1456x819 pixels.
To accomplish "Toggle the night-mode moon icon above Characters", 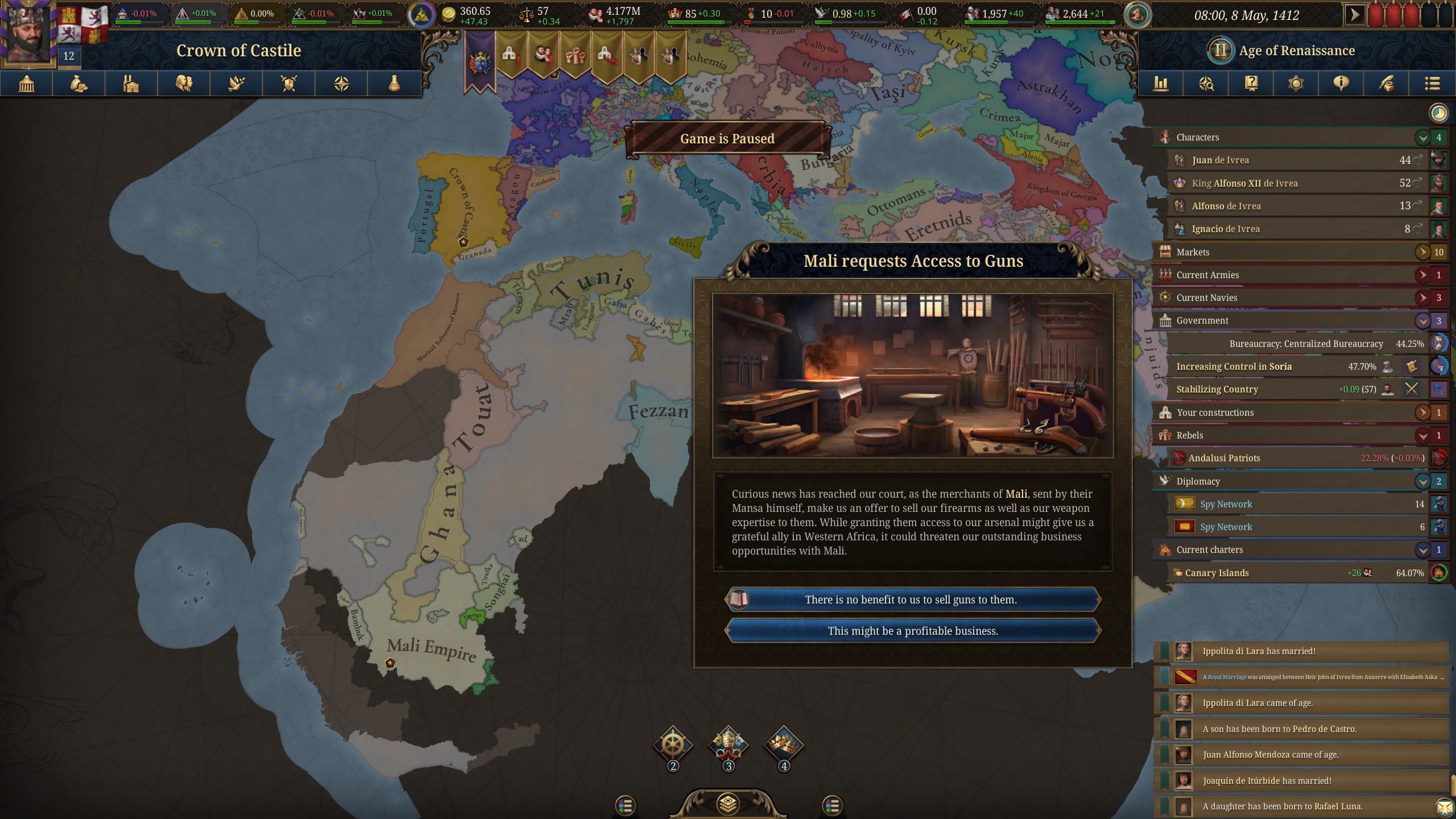I will pyautogui.click(x=1437, y=113).
